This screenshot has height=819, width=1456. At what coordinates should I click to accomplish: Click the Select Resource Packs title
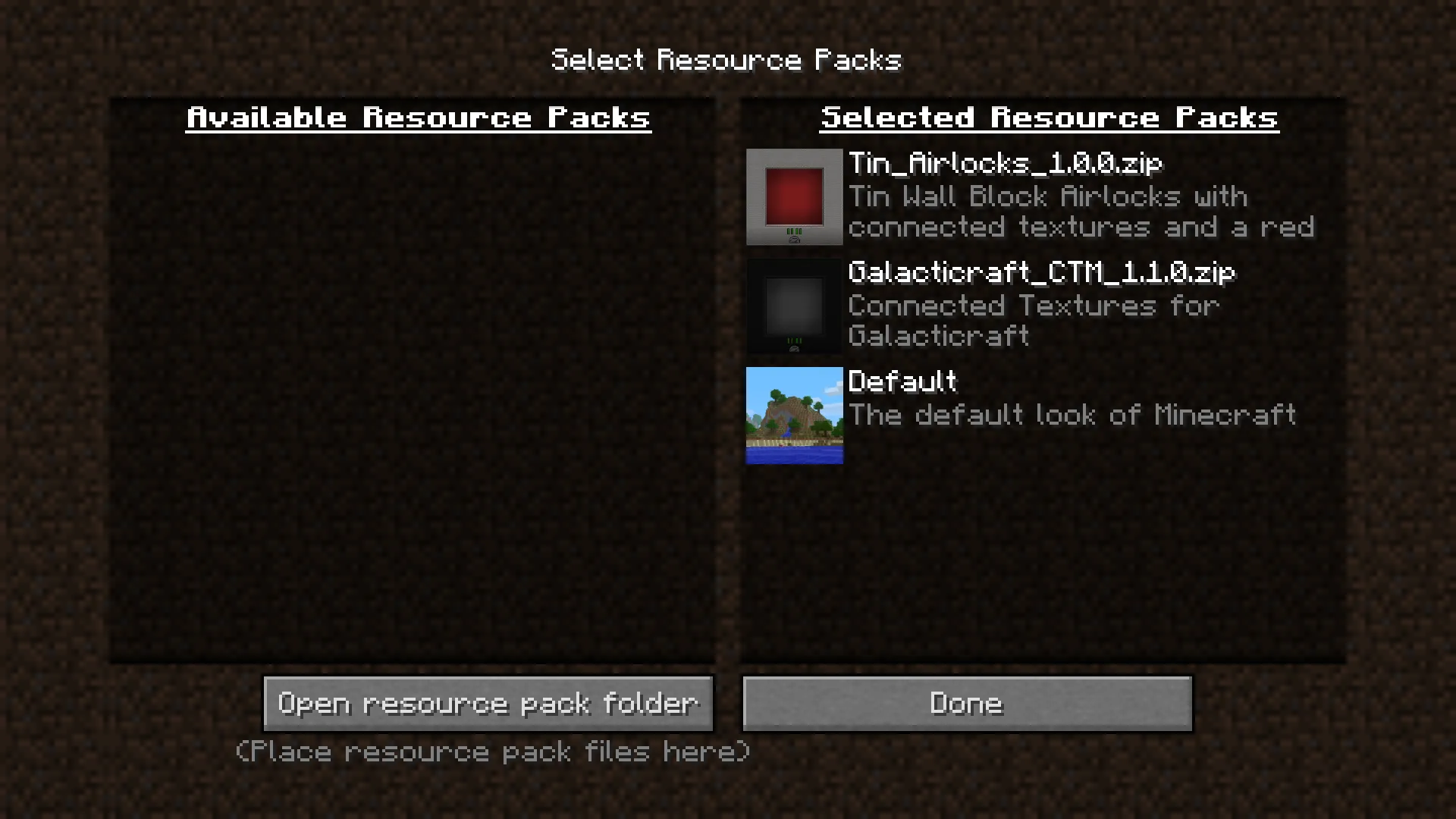(726, 60)
